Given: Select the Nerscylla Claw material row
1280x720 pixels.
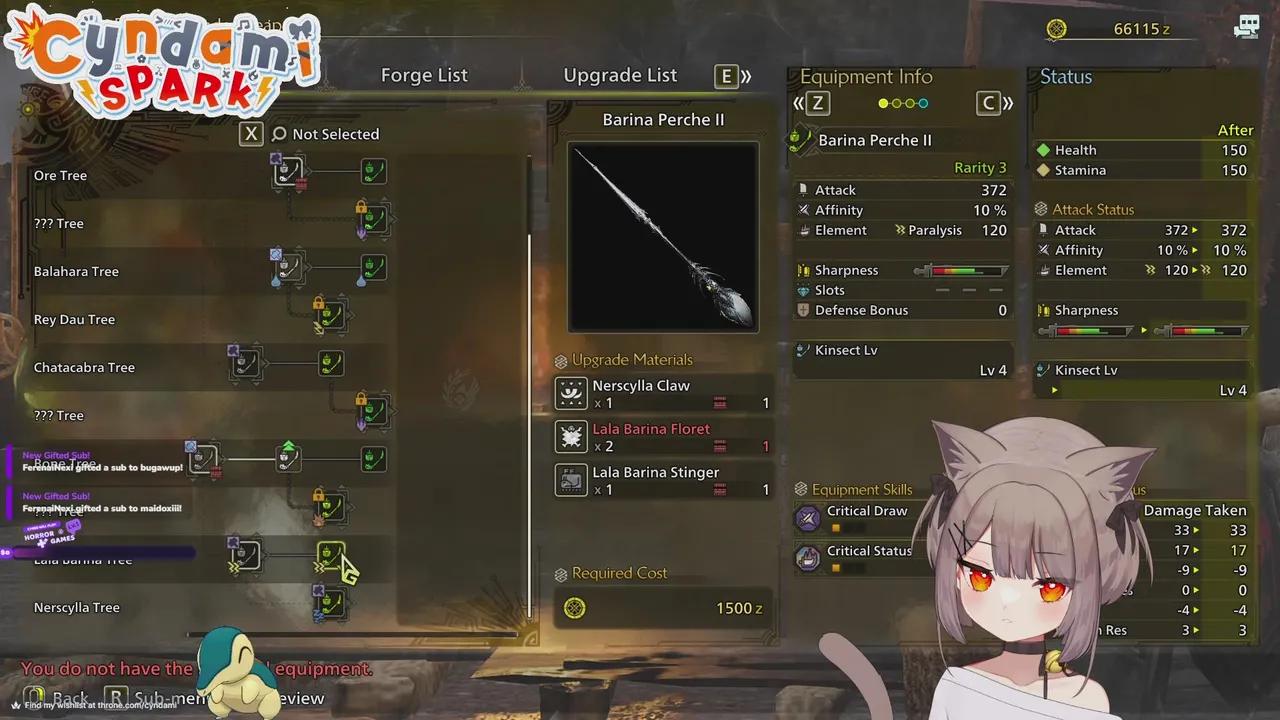Looking at the screenshot, I should (663, 394).
